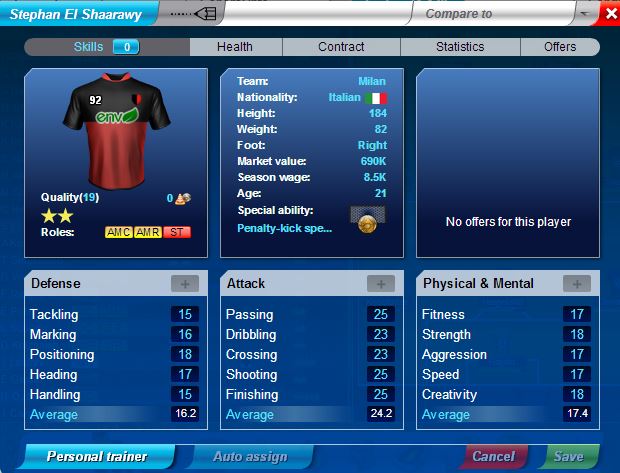Open the Personal trainer
The width and height of the screenshot is (620, 473).
point(96,457)
